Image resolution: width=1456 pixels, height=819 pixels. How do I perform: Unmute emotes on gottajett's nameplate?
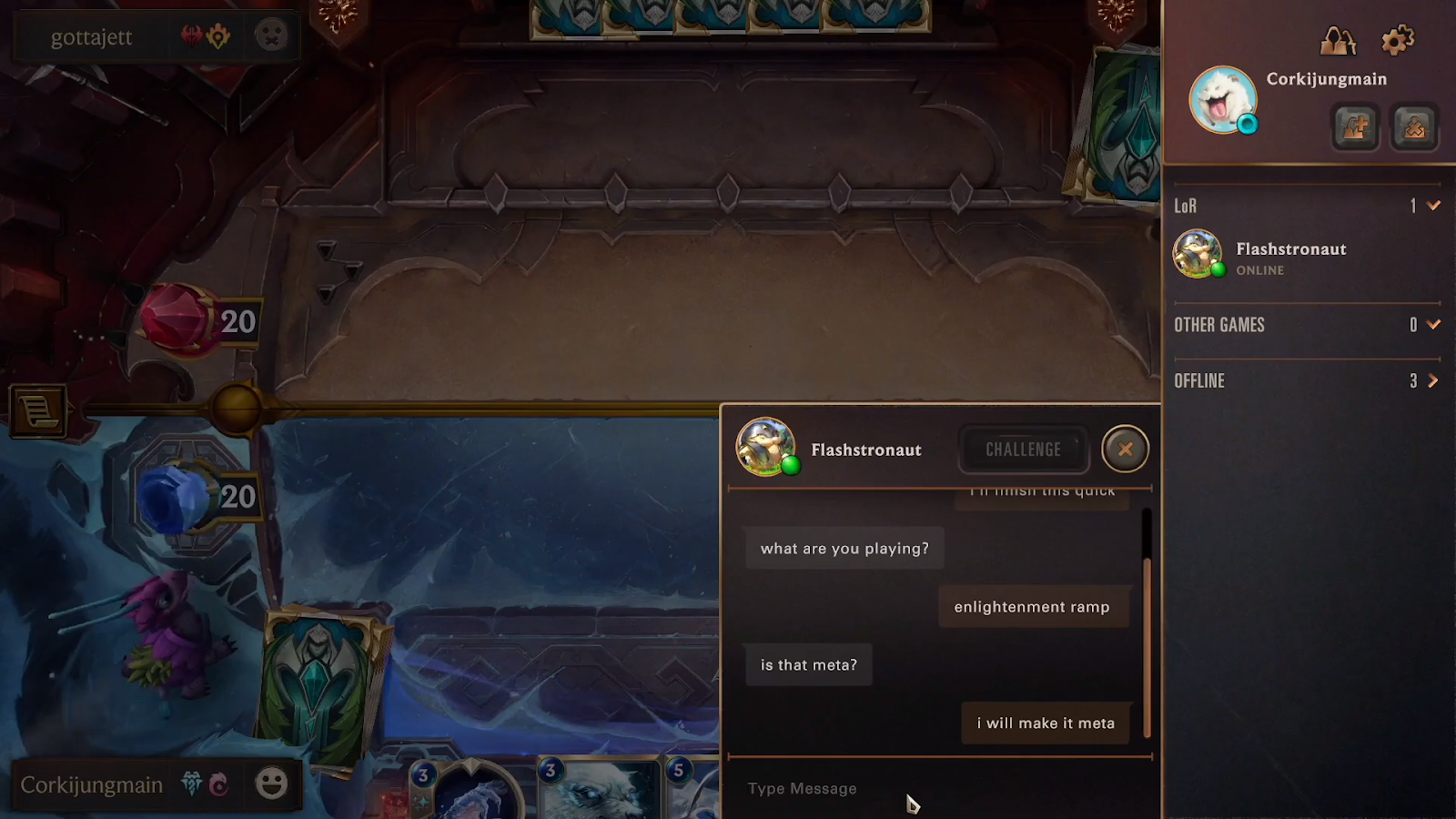[272, 36]
